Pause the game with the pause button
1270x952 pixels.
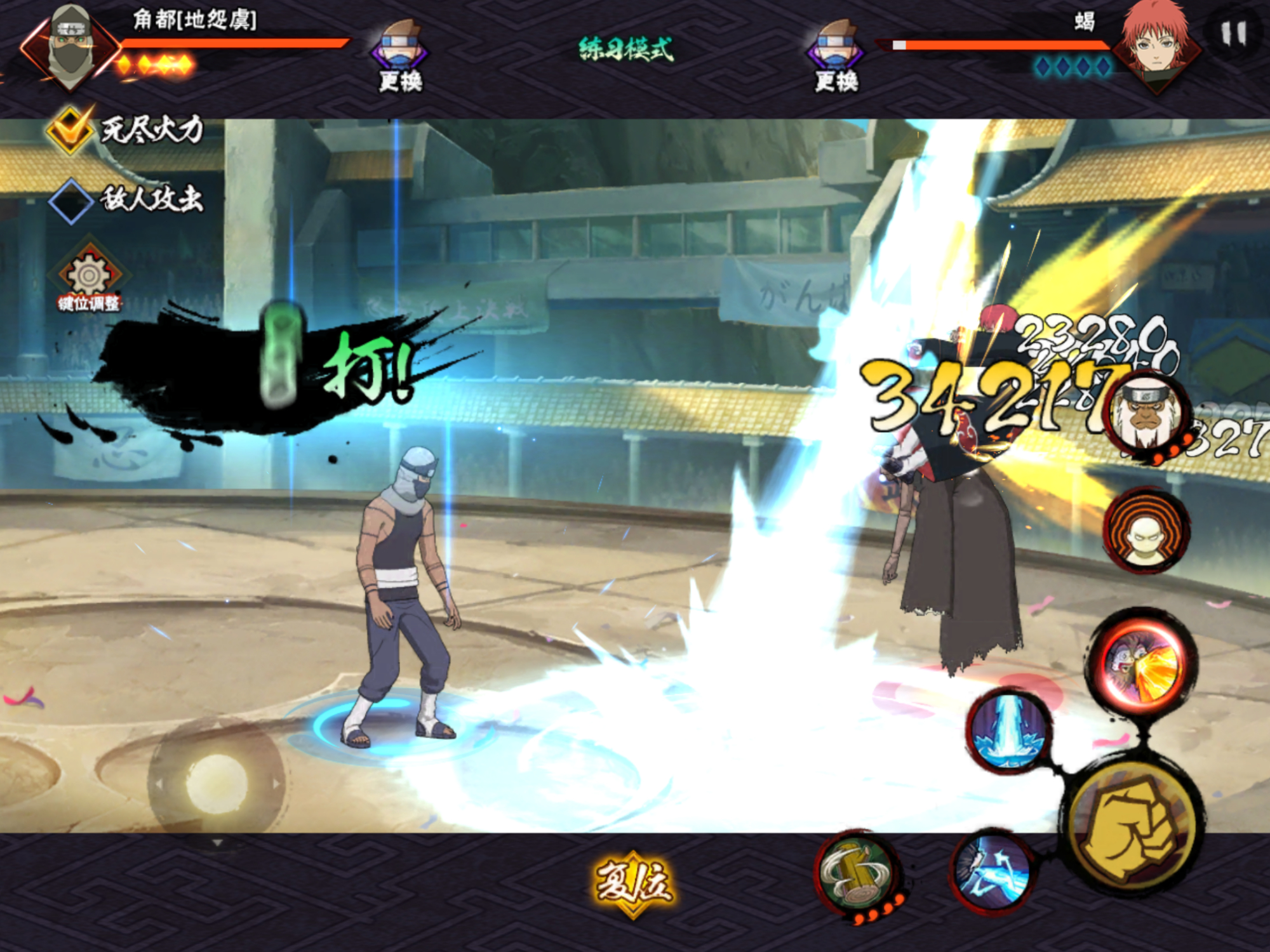pos(1234,34)
